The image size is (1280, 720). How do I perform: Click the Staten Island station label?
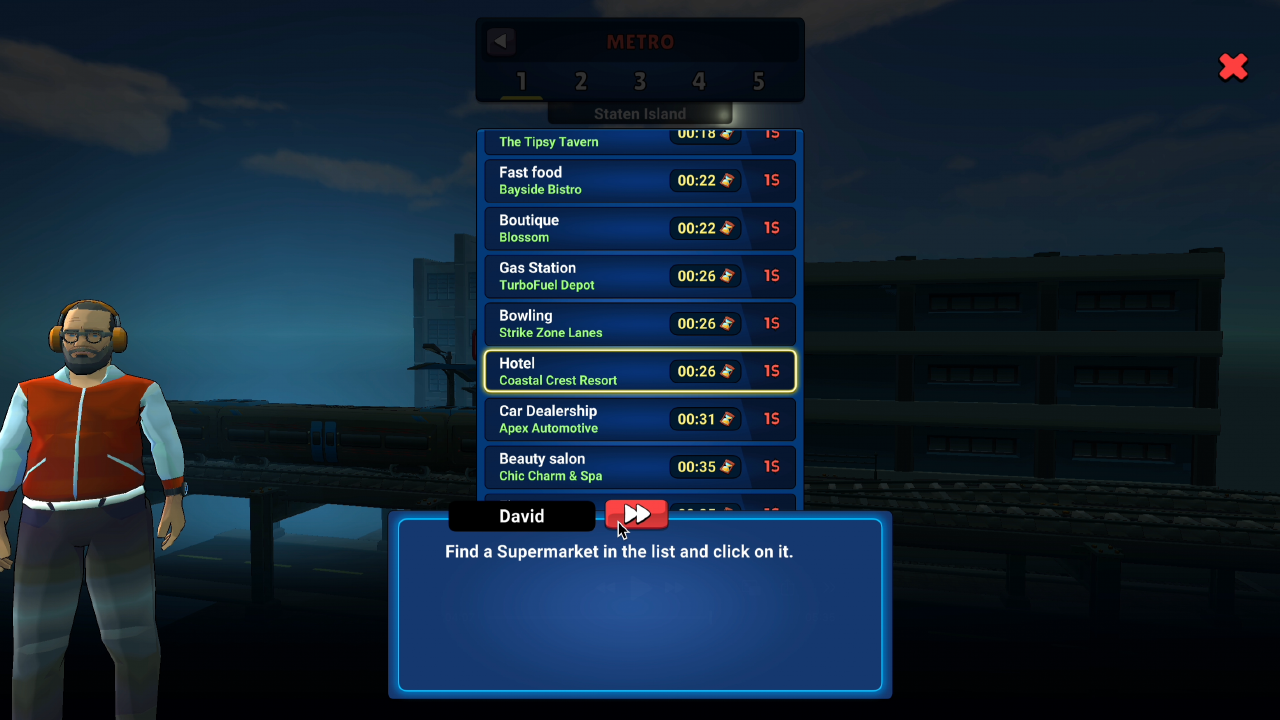click(x=639, y=113)
